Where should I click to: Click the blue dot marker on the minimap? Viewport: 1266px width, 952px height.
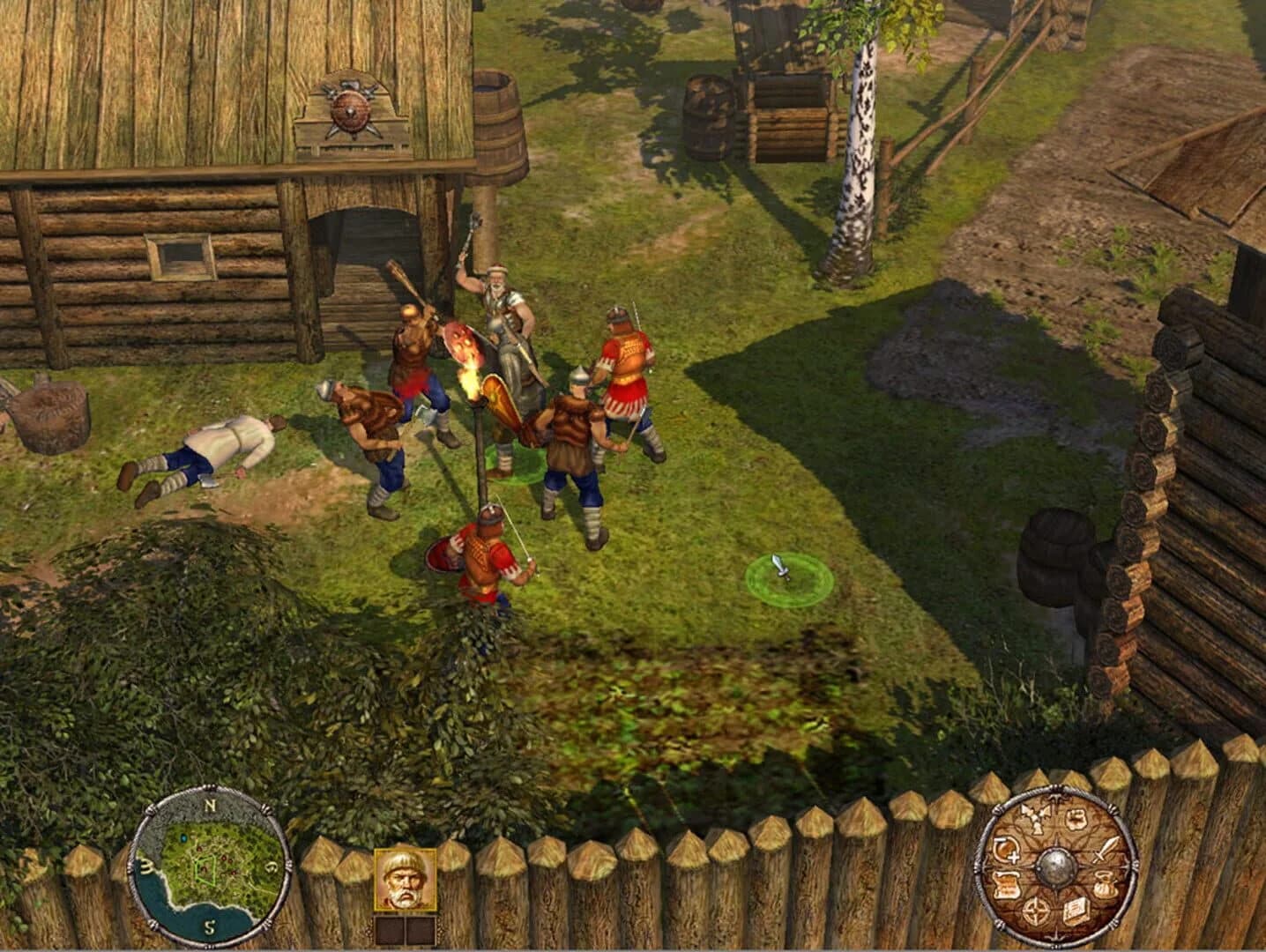184,838
